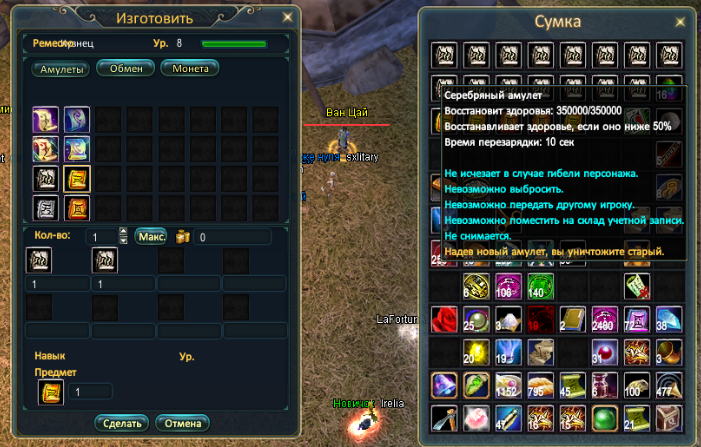
Task: Close the Изготовить crafting window
Action: [288, 16]
